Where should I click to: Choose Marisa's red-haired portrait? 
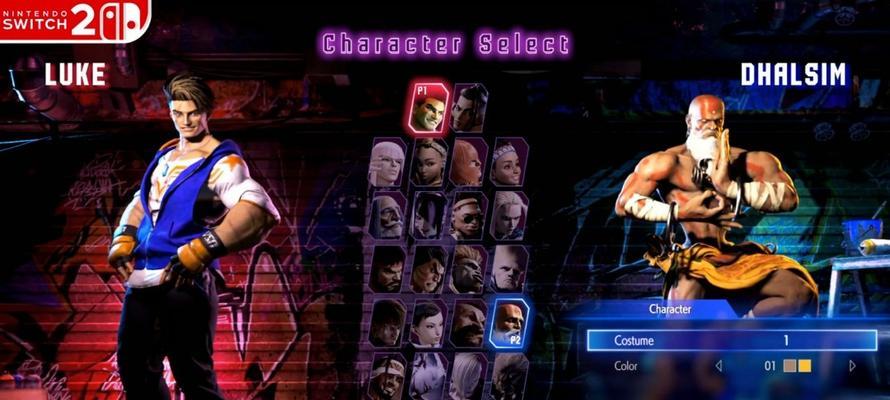coord(467,161)
